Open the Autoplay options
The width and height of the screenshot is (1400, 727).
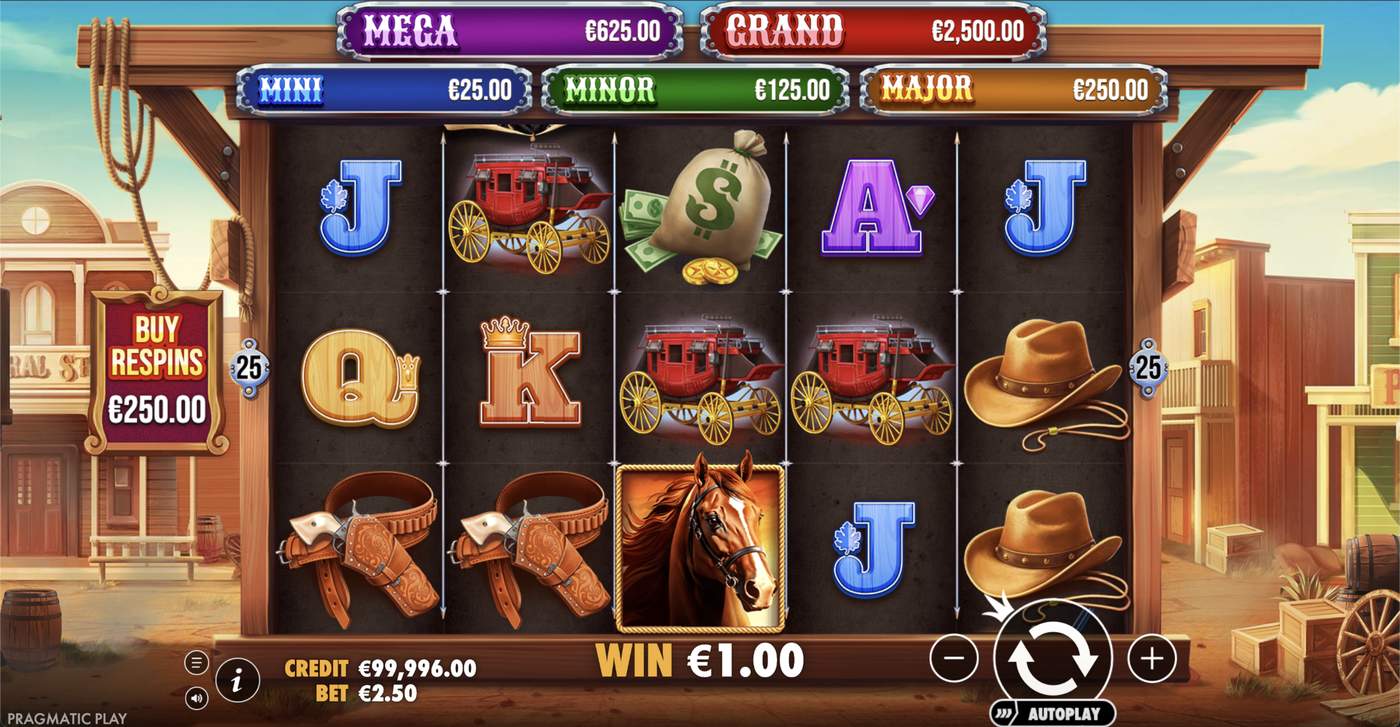pyautogui.click(x=1052, y=714)
